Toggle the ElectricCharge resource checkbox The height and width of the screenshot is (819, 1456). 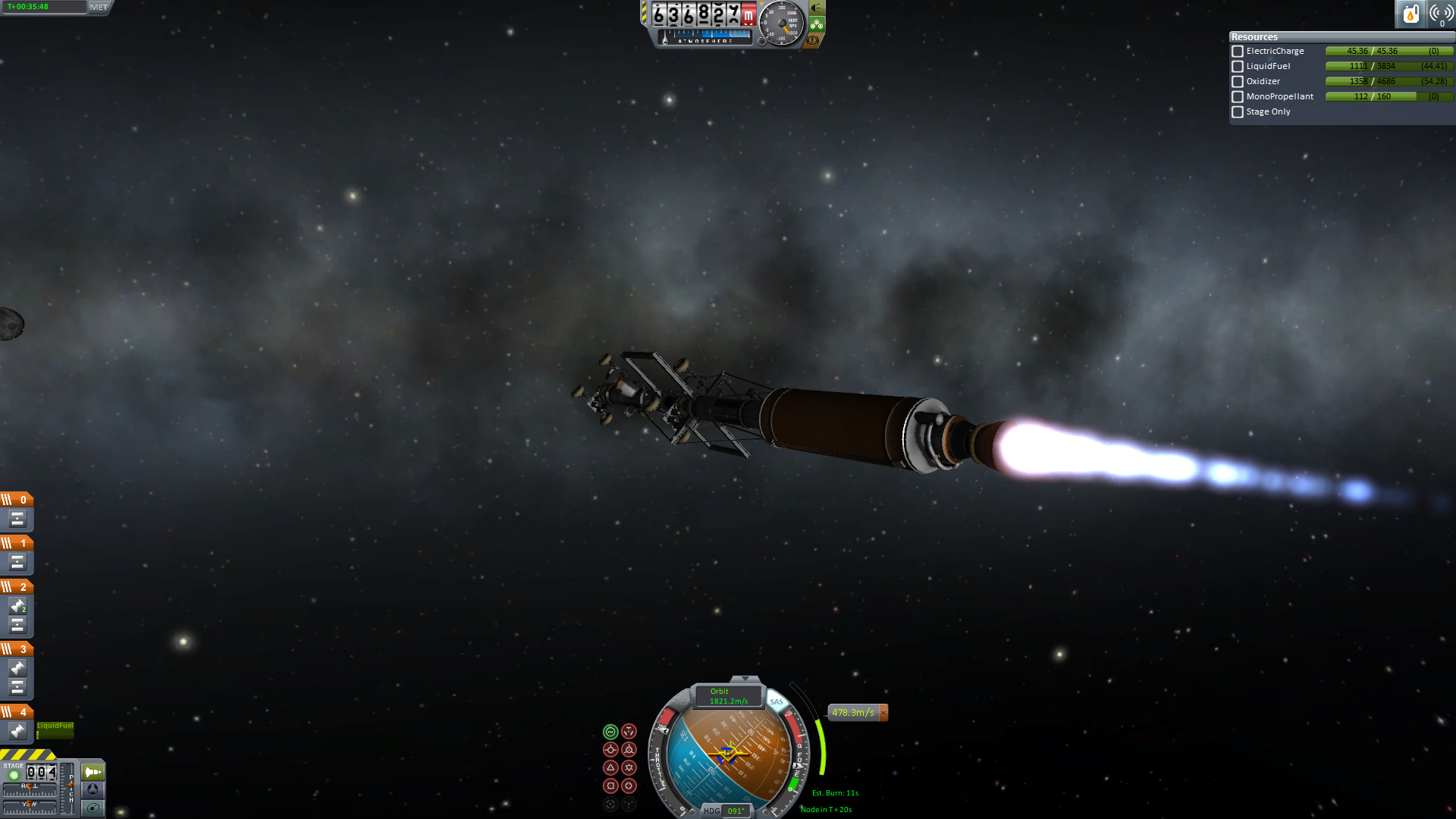point(1238,52)
